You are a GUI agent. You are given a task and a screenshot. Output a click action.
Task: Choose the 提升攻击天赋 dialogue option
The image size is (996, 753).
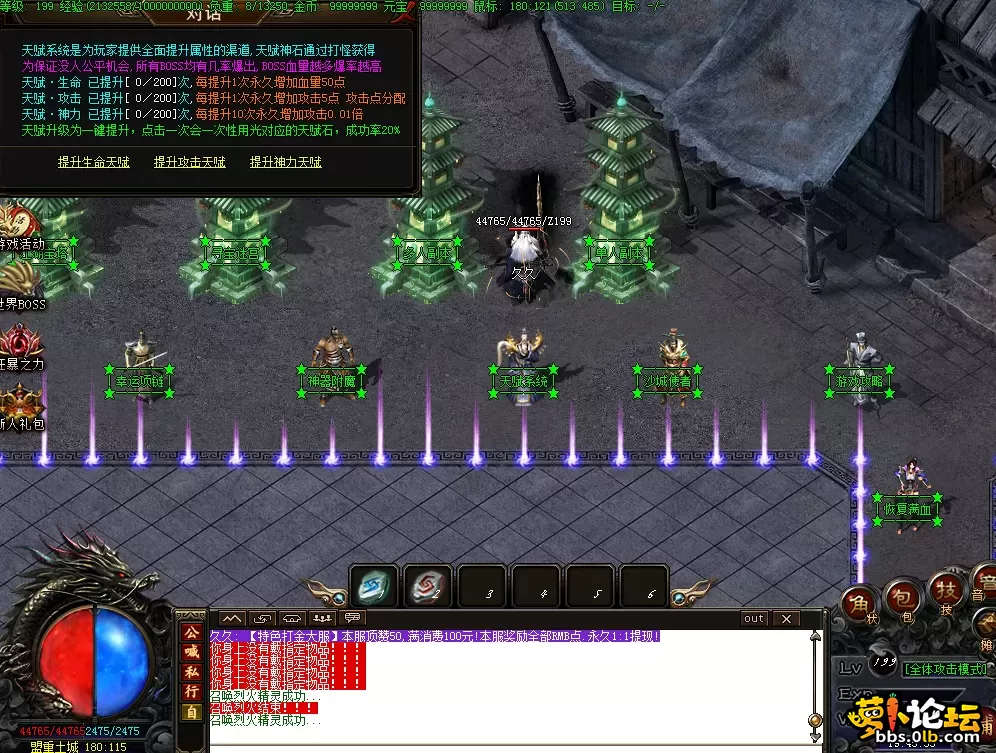pos(190,162)
